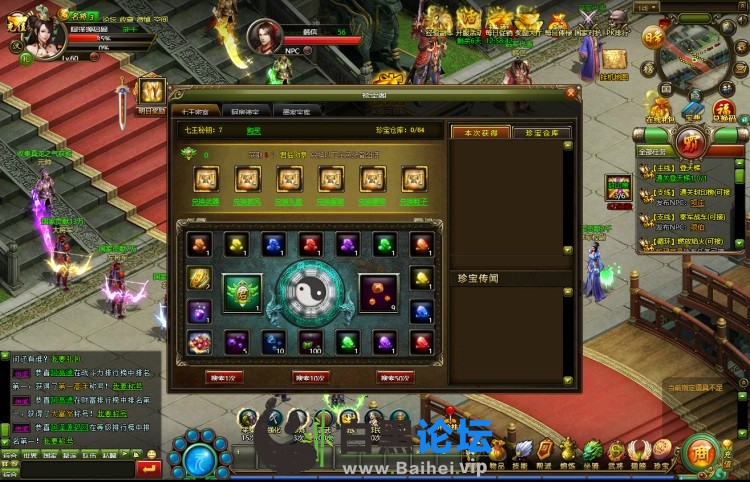This screenshot has width=750, height=482.
Task: Select the 本次获得 tab
Action: point(481,132)
